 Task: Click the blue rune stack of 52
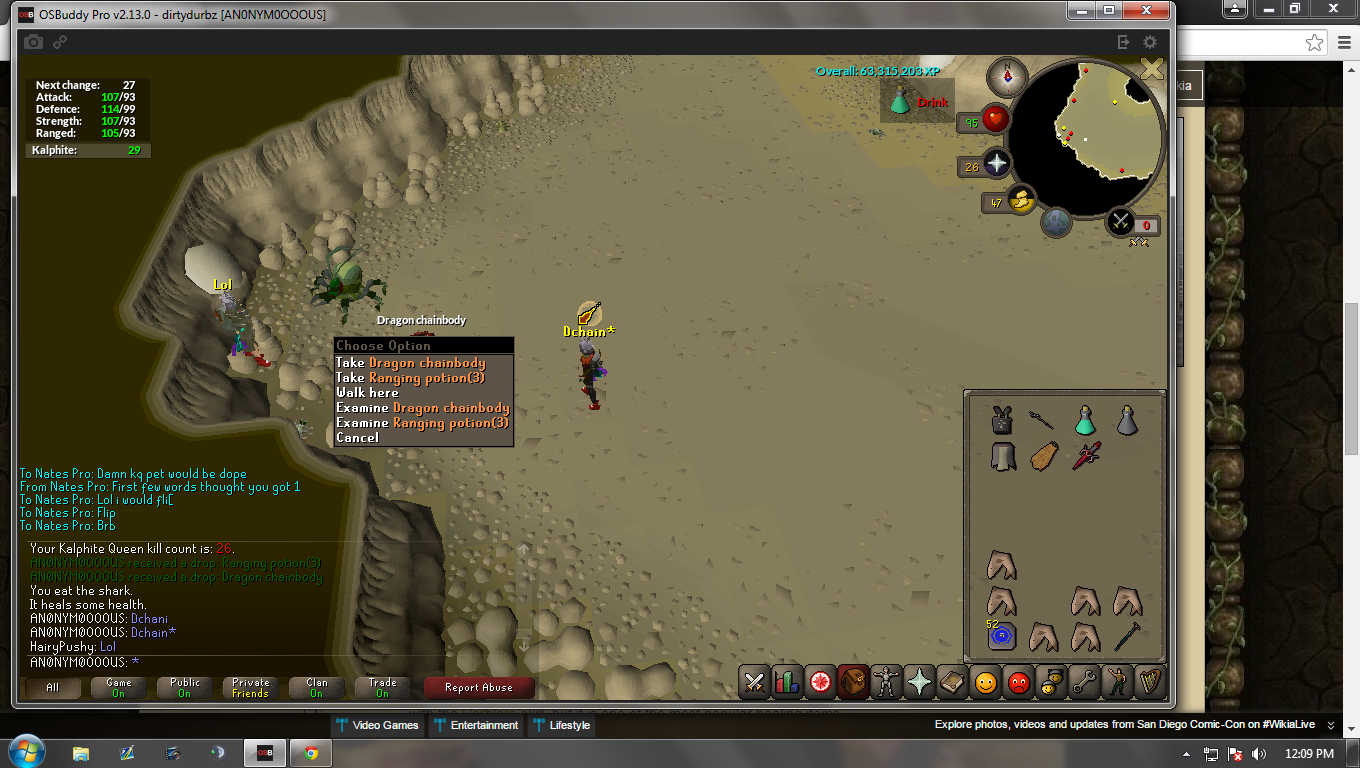click(x=1001, y=635)
